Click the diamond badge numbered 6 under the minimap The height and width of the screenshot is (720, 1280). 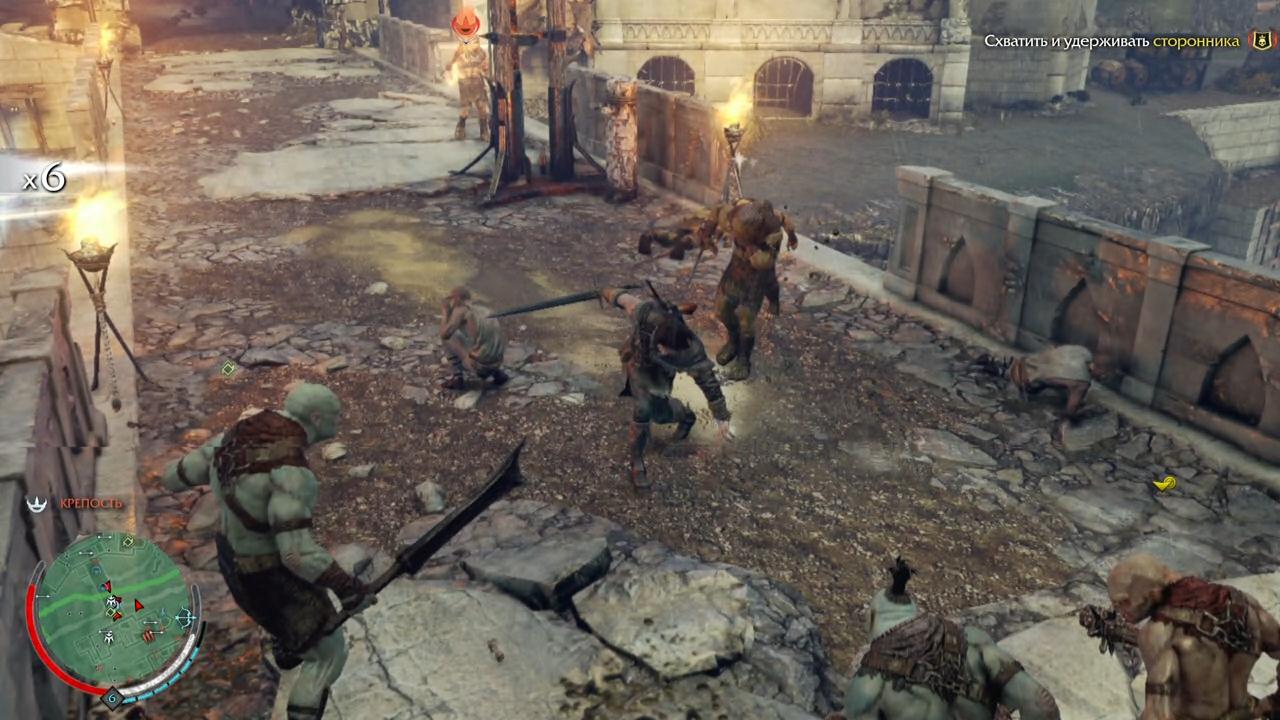113,697
